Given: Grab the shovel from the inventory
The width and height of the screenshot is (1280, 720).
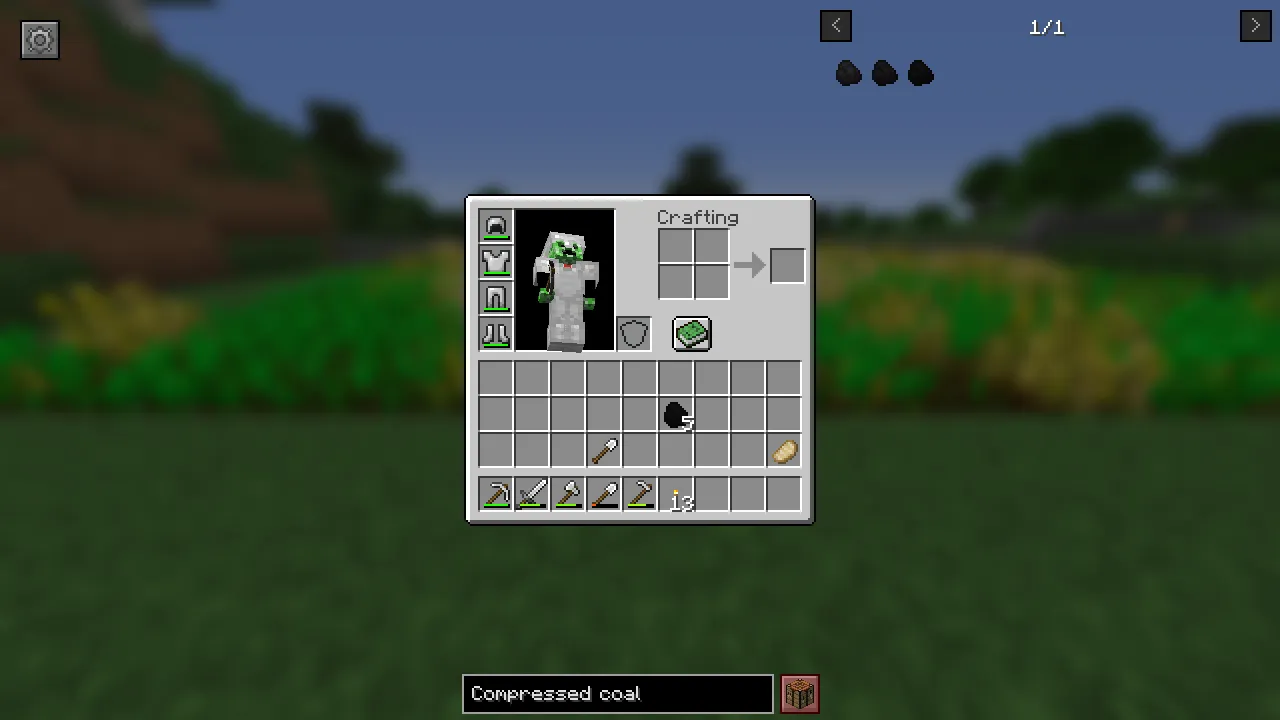Looking at the screenshot, I should pos(605,451).
